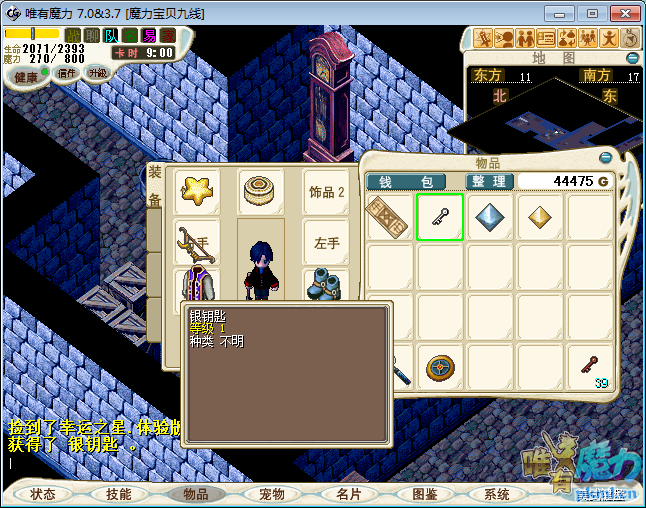Open the 图鉴 album menu

(424, 494)
